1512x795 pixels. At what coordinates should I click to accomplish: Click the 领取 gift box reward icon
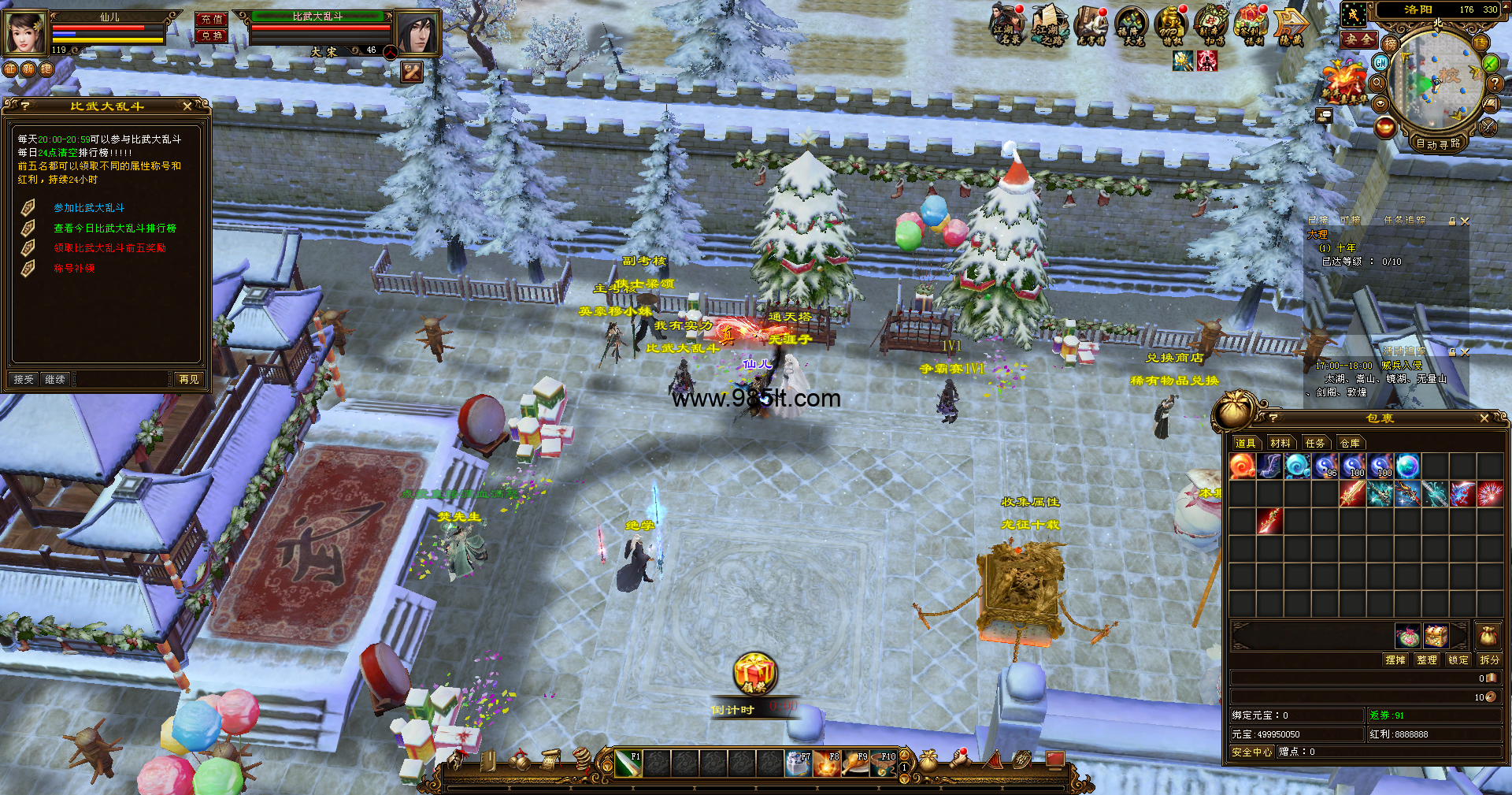(755, 674)
